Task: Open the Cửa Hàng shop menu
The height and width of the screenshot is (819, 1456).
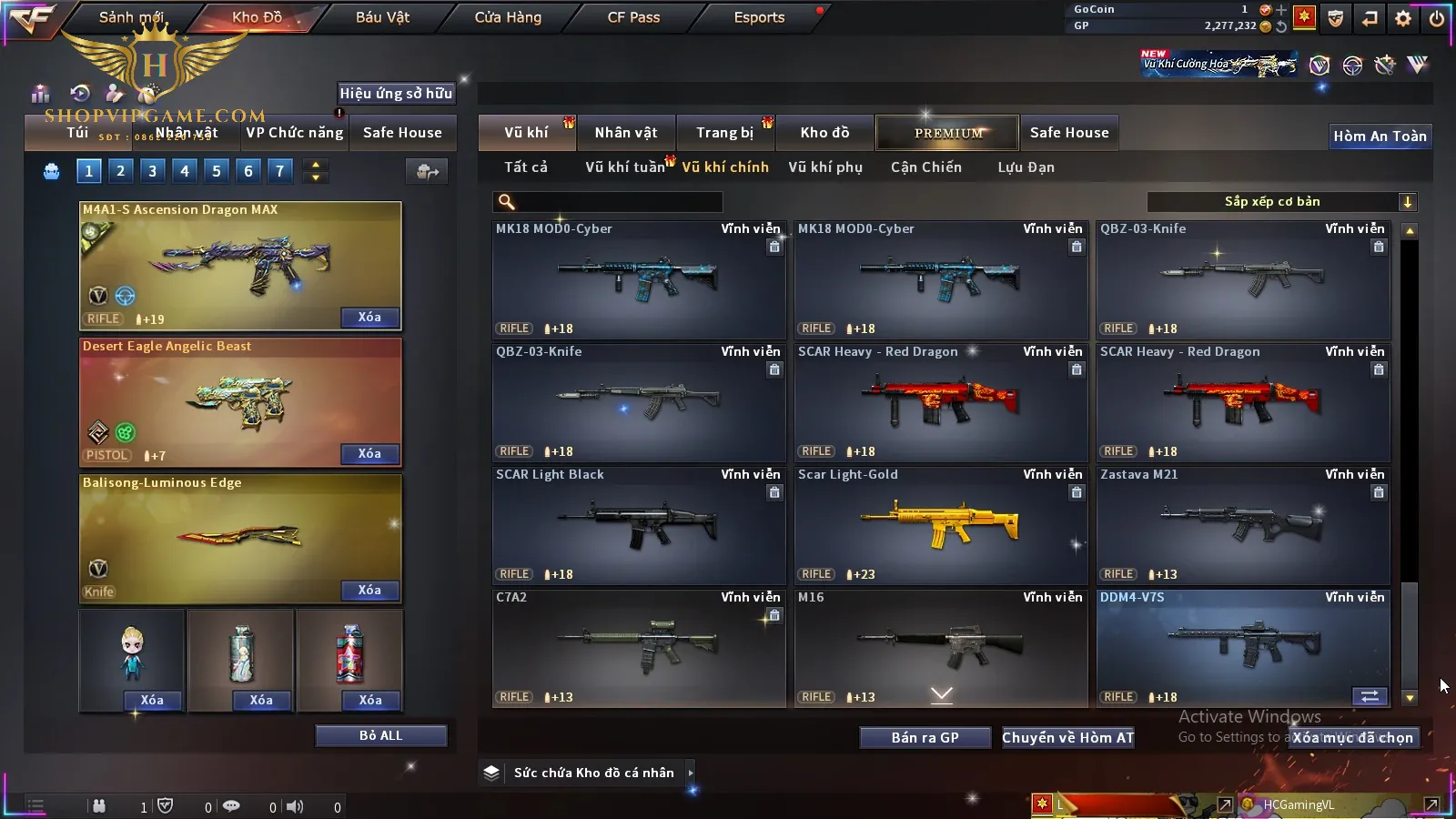Action: 508,17
